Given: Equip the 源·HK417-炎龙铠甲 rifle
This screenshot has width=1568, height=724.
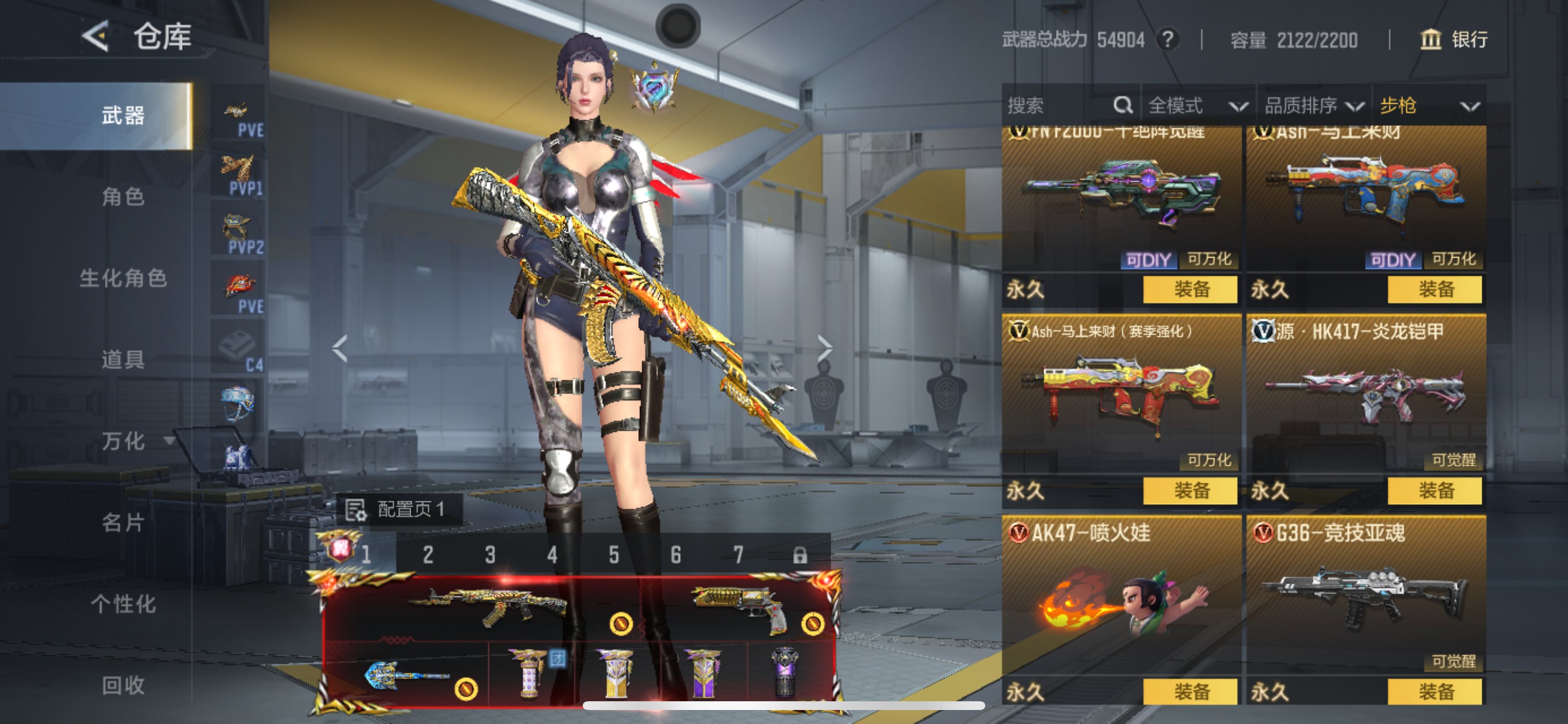Looking at the screenshot, I should coord(1434,490).
